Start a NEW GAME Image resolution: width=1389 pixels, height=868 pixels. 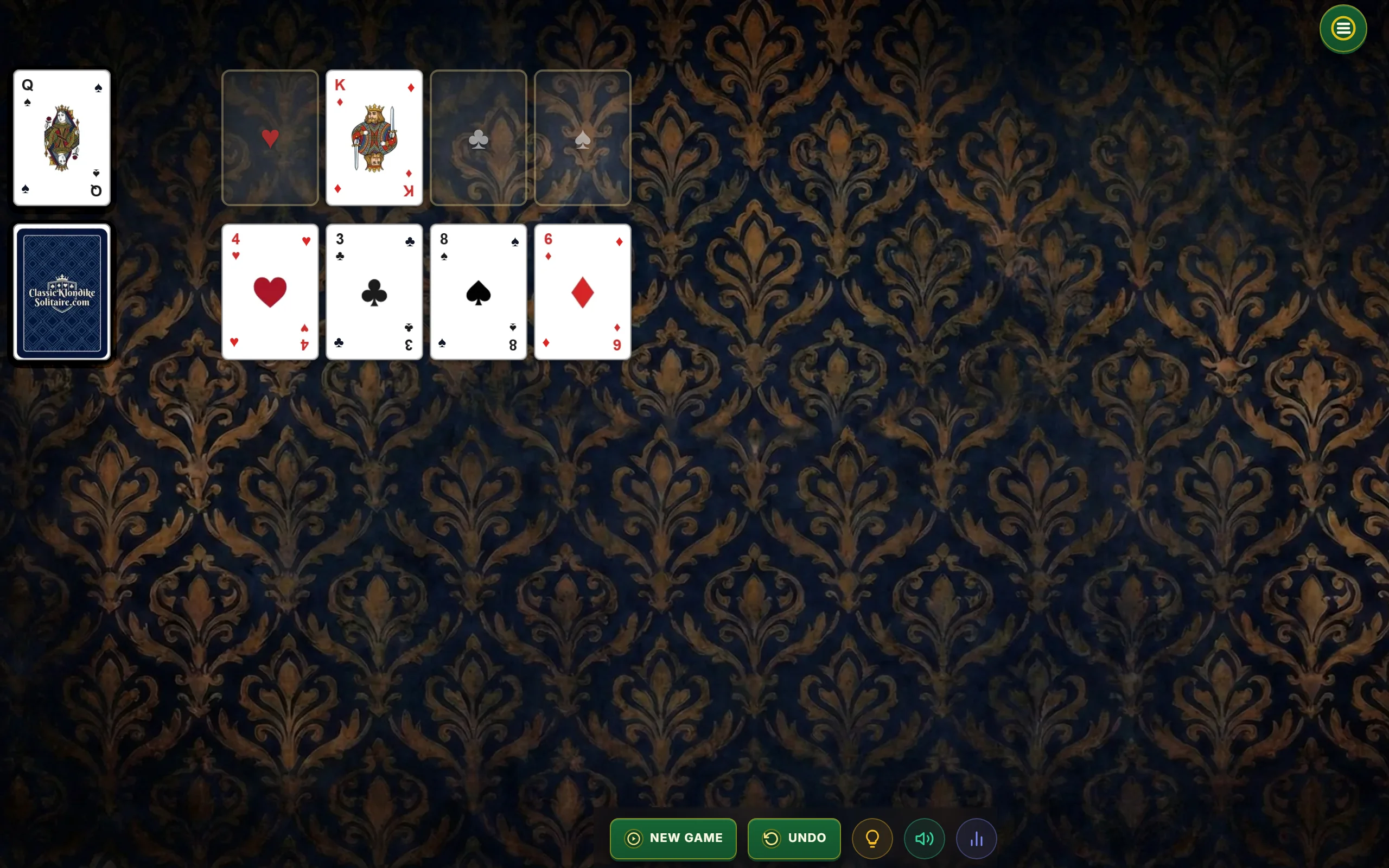point(673,838)
